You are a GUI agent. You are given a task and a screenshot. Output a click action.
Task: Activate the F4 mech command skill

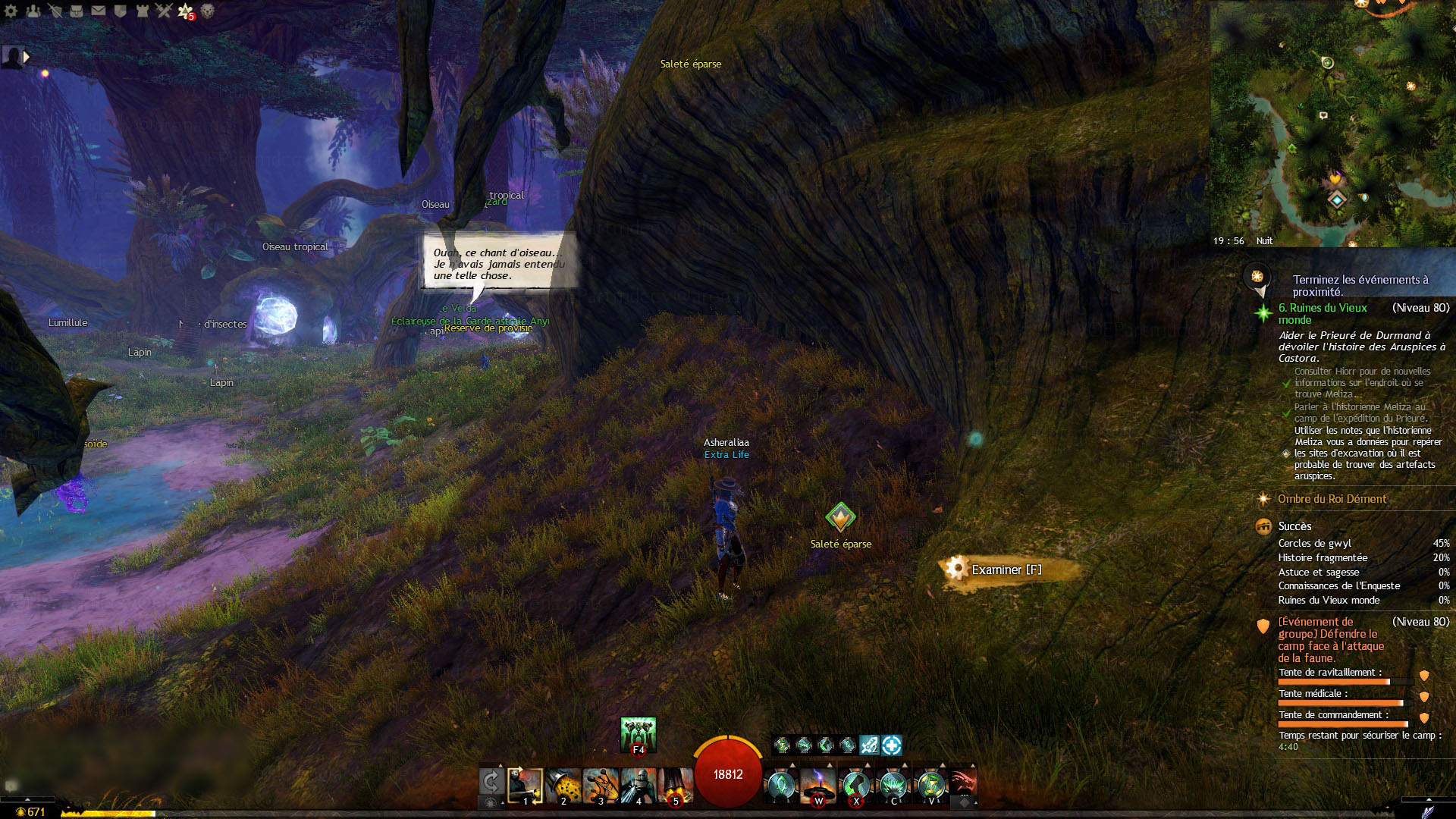pos(638,734)
